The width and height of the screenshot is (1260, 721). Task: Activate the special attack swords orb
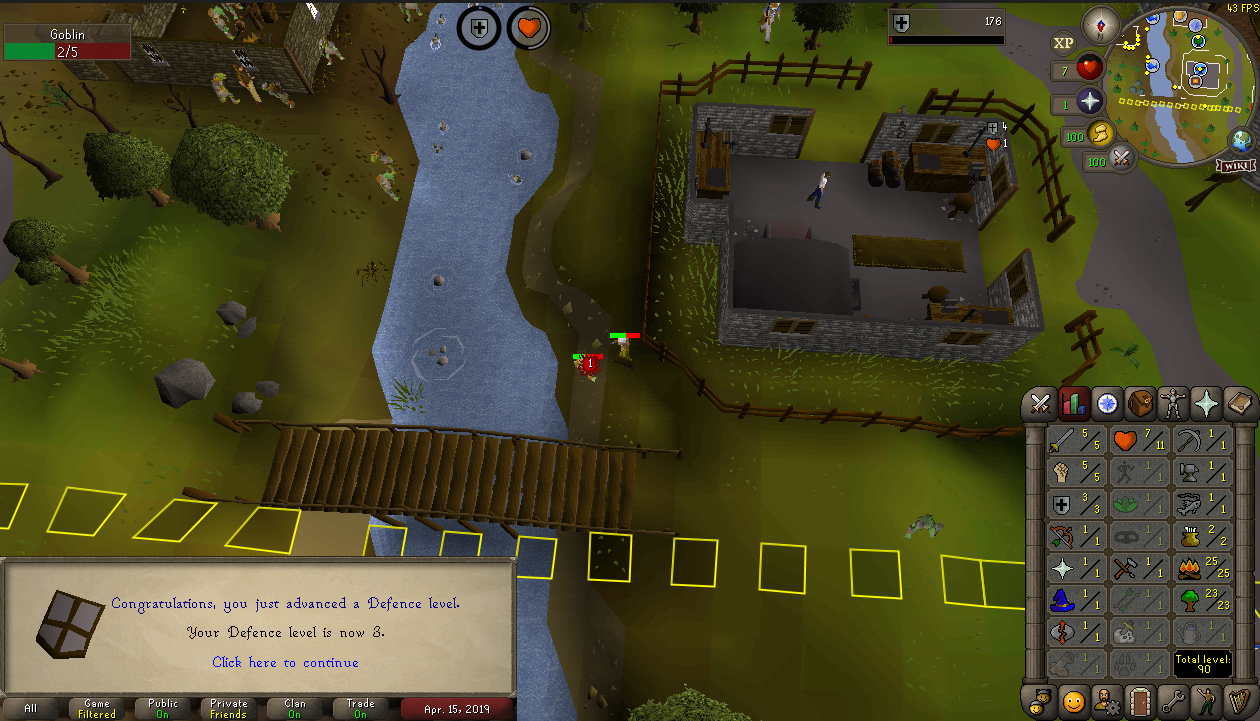coord(1122,159)
